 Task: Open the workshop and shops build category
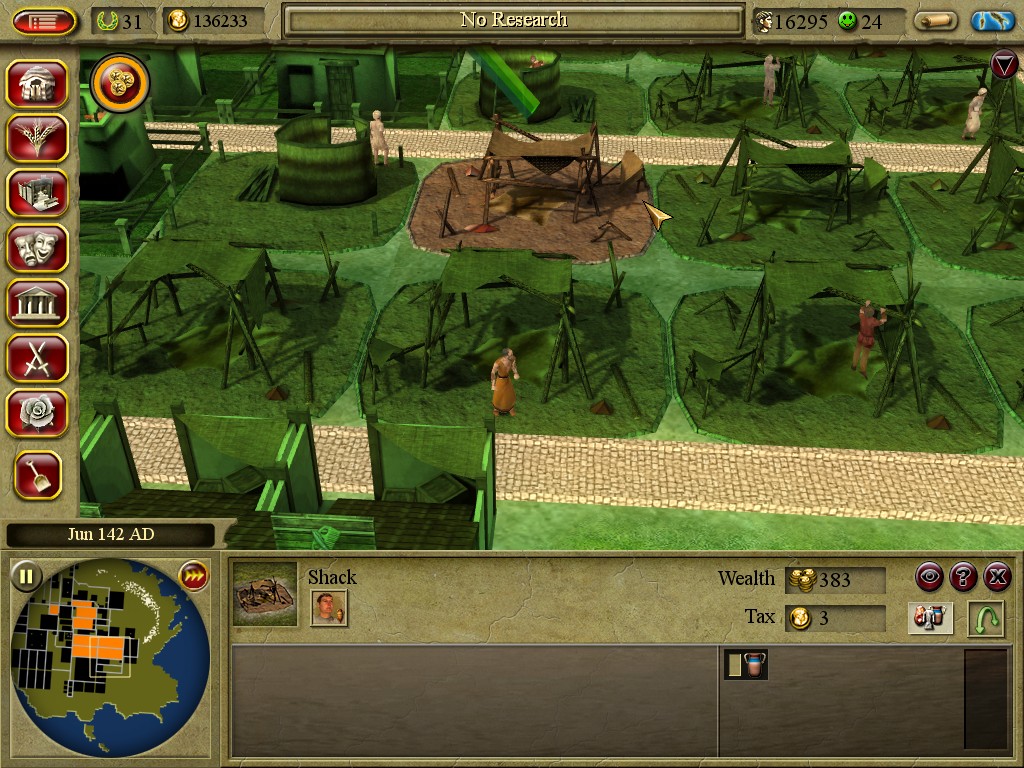click(37, 193)
